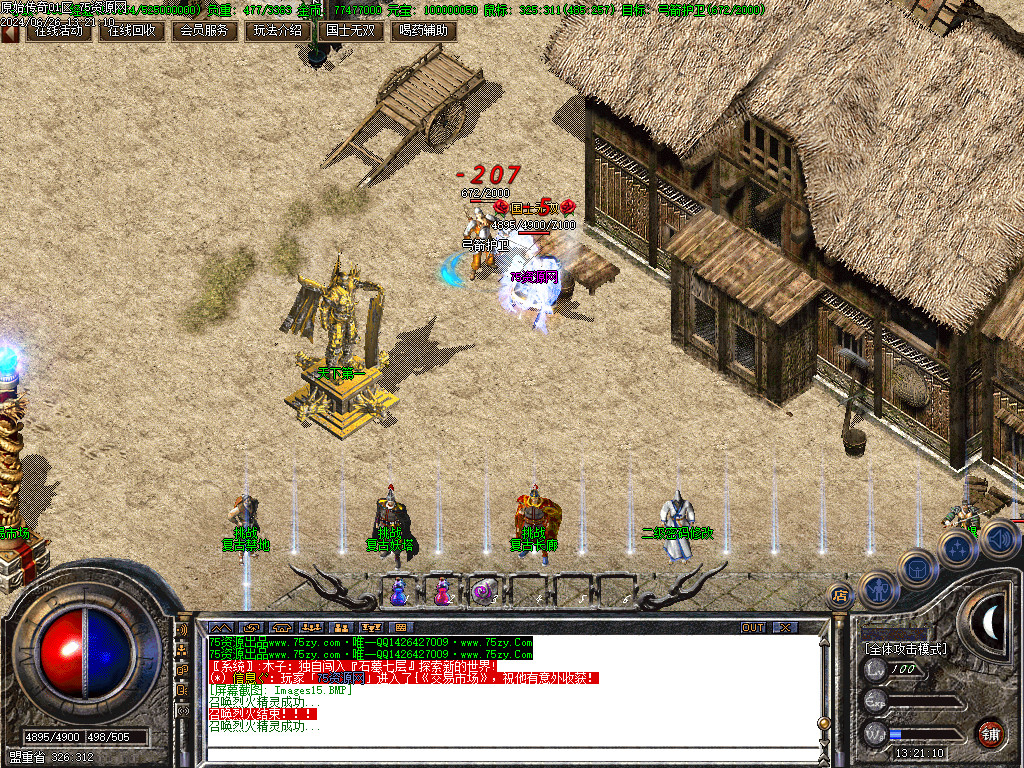Open the skills sparkle round button

(956, 548)
